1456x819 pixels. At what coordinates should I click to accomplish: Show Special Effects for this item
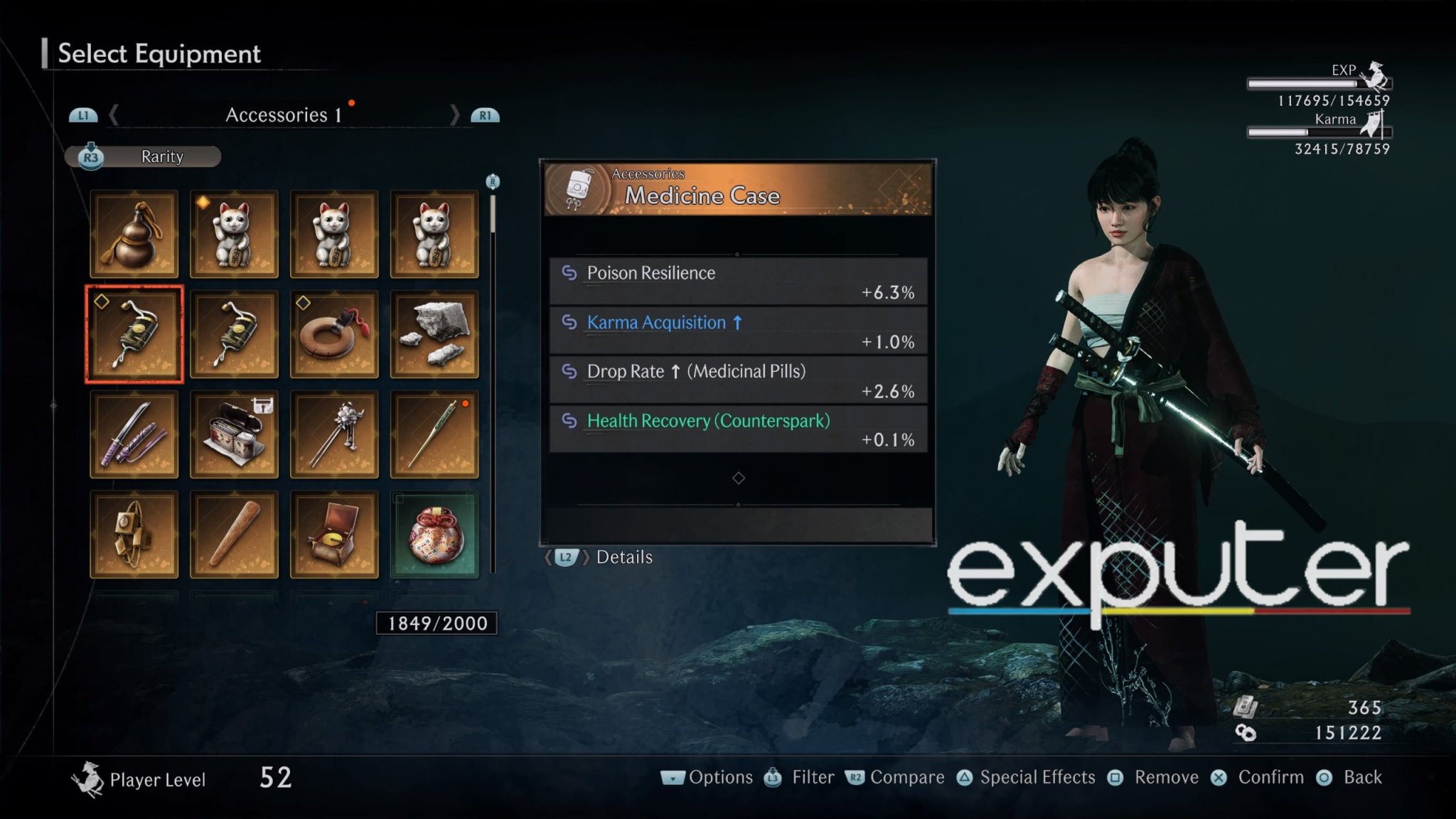(x=1026, y=778)
